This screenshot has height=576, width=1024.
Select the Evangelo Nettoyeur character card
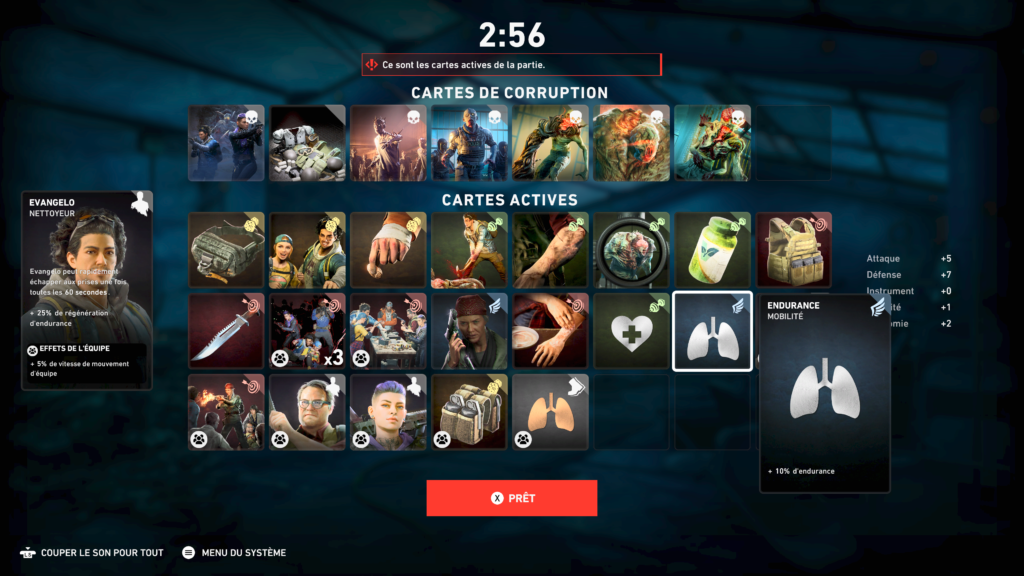pyautogui.click(x=87, y=290)
